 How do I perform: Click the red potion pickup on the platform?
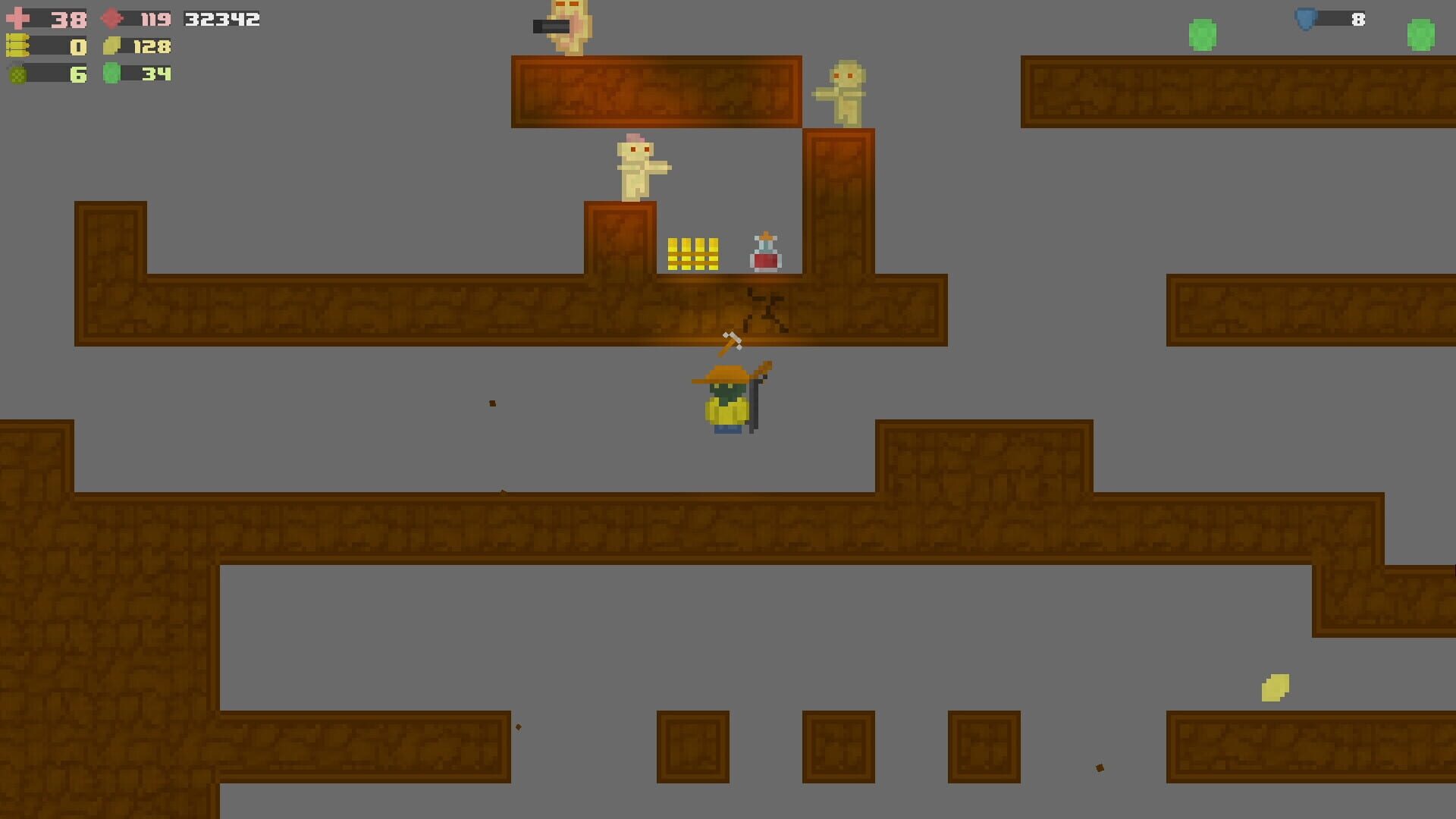pyautogui.click(x=765, y=252)
